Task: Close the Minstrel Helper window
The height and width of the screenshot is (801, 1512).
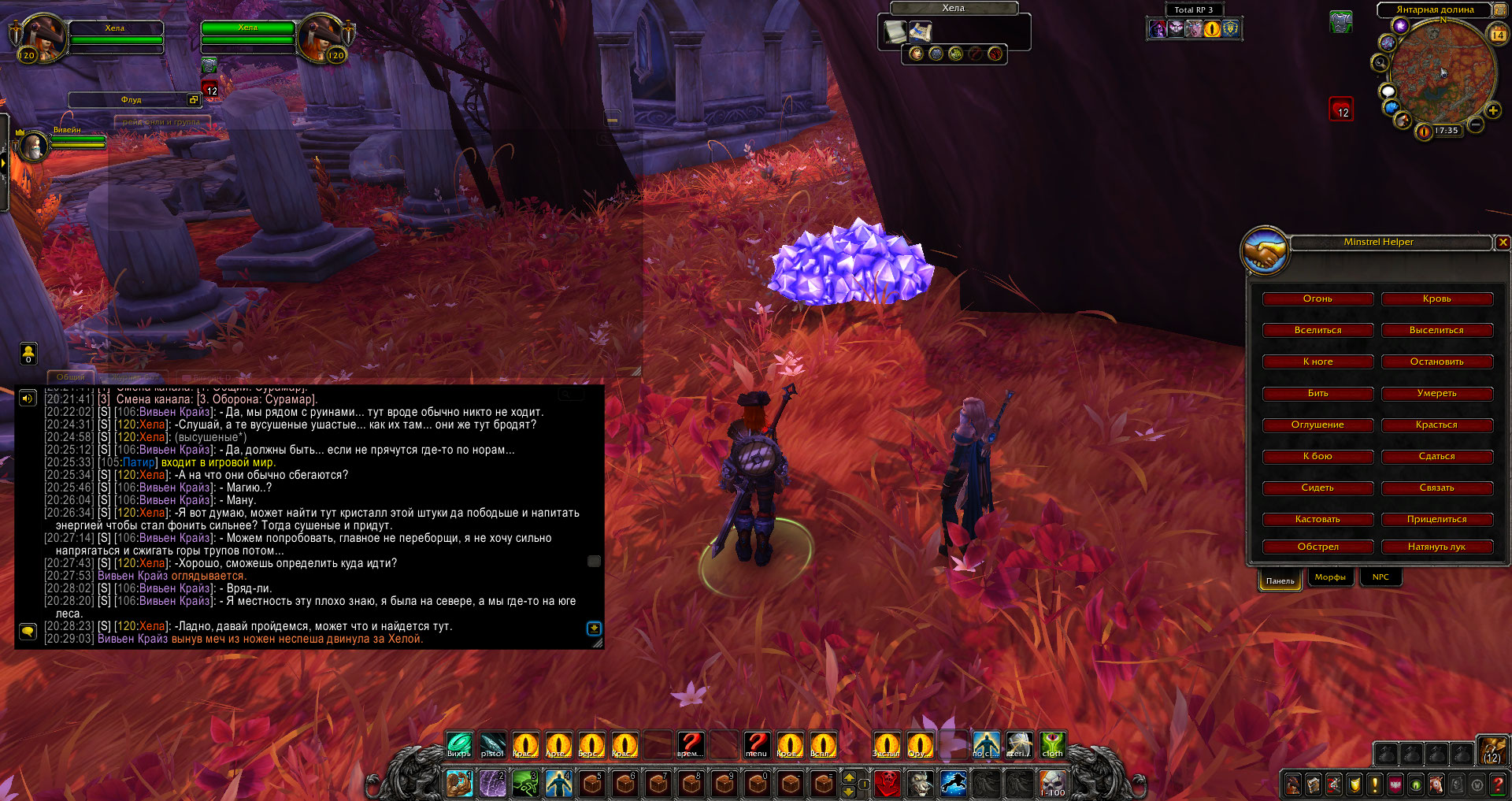Action: [x=1503, y=243]
